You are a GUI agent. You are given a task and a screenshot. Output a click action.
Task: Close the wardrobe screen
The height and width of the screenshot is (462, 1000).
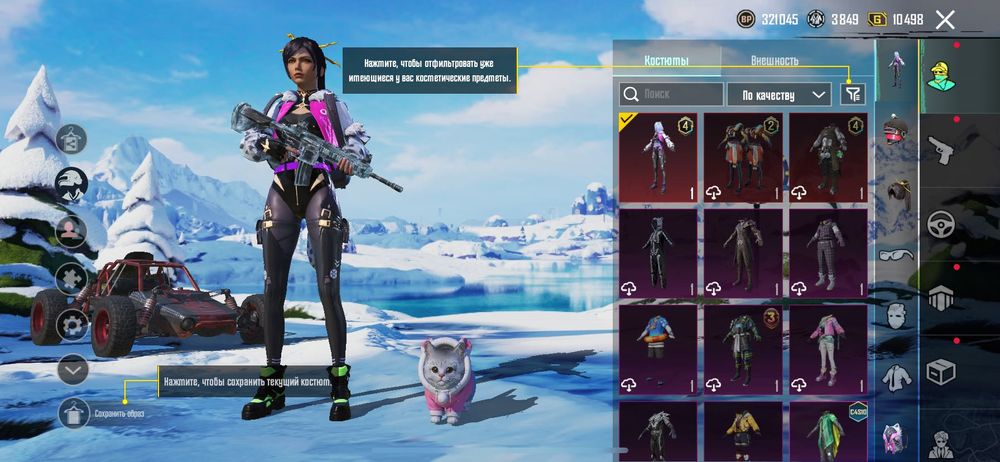point(945,19)
